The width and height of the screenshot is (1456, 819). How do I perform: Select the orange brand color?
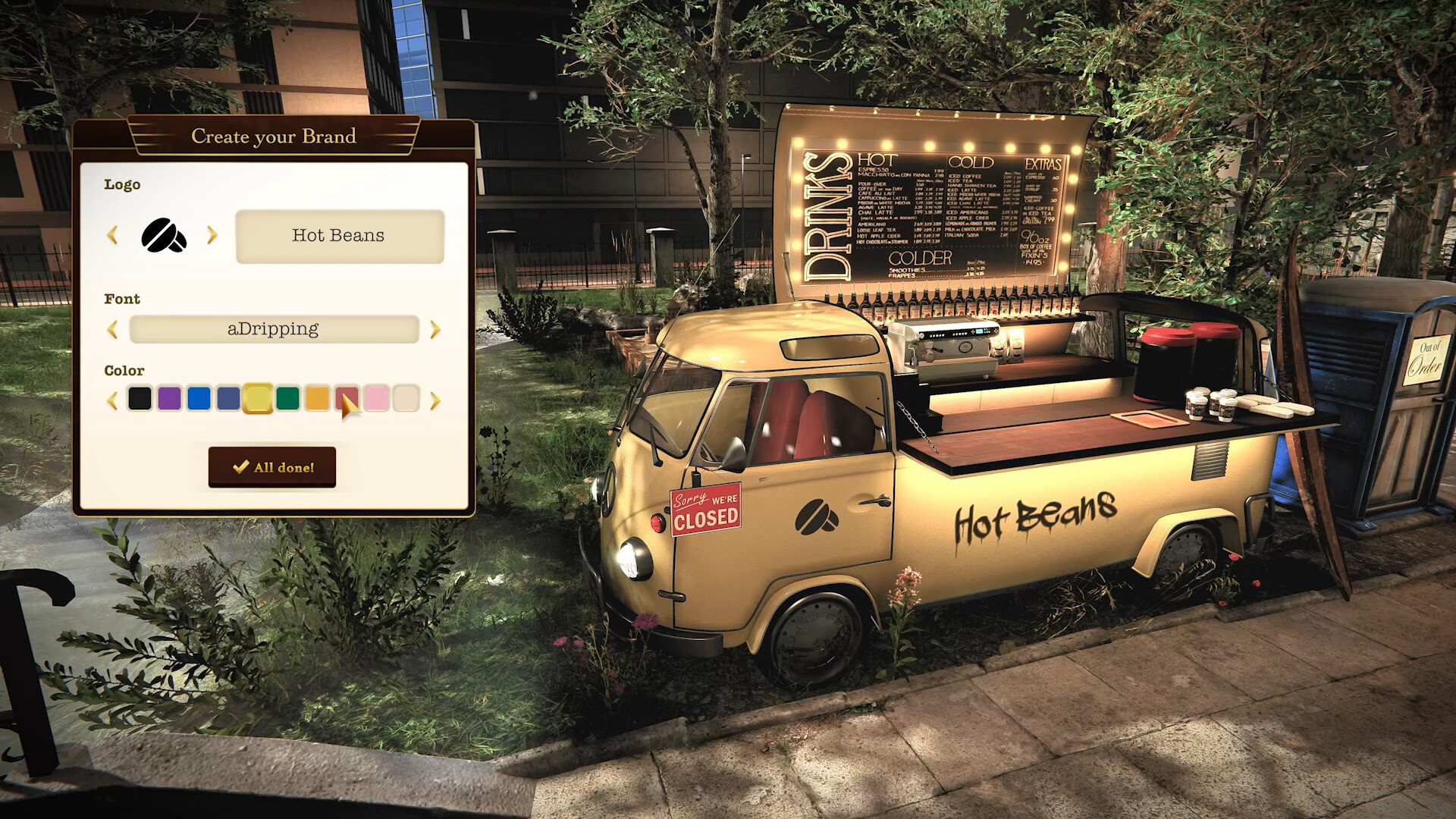coord(317,397)
